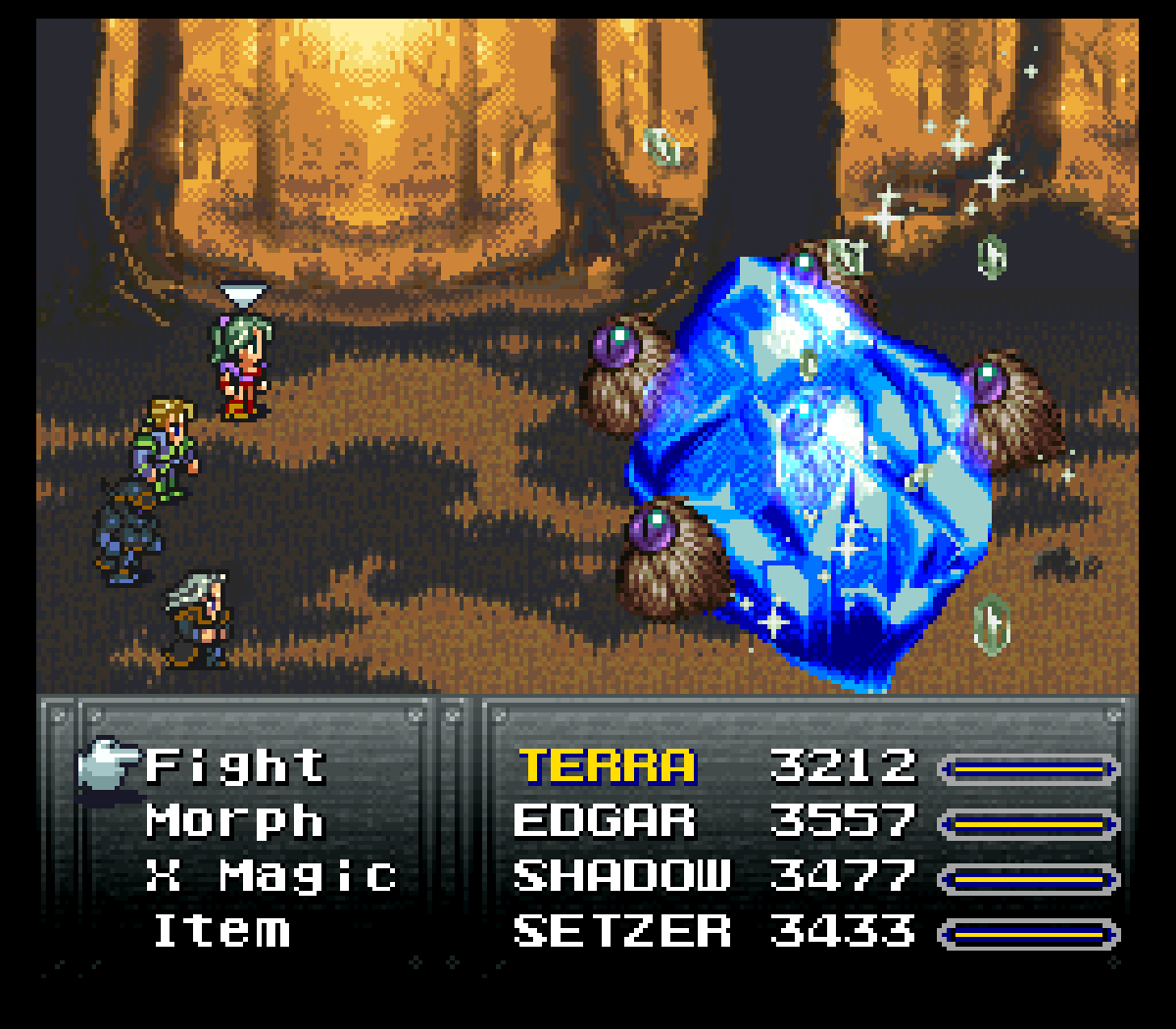Select the Morph command
Screen dimensions: 1176x1029
[235, 821]
